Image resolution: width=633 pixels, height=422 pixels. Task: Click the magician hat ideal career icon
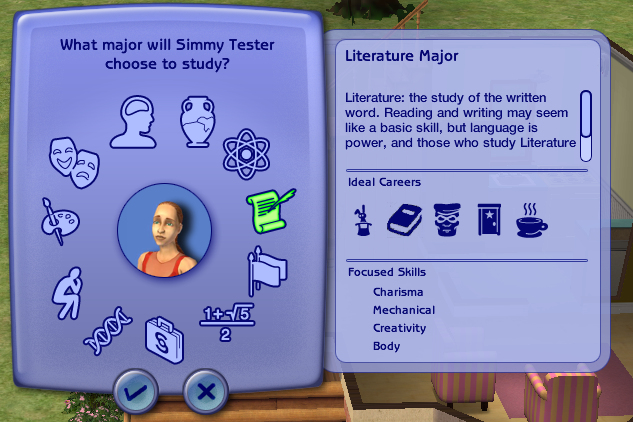(x=363, y=219)
